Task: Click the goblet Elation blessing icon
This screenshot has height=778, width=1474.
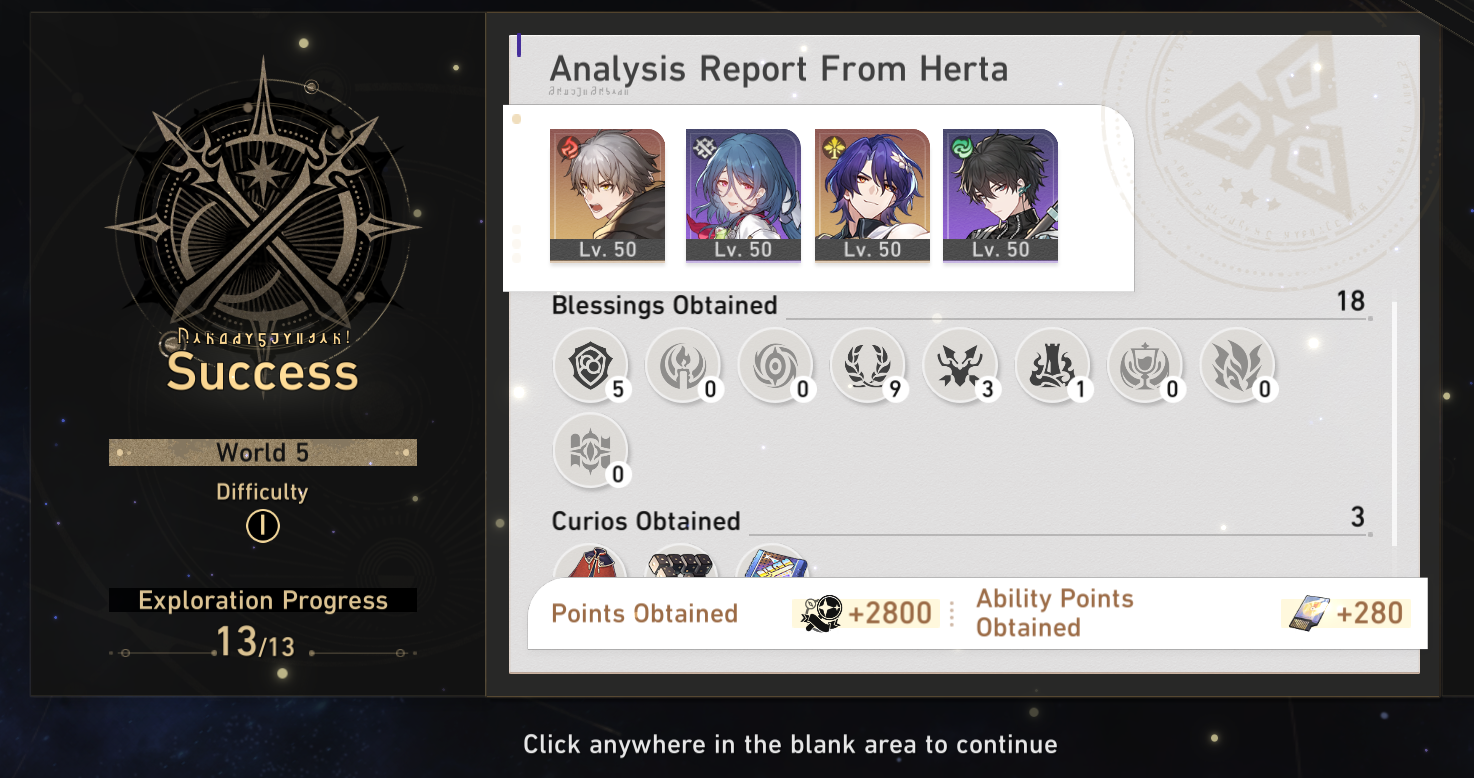Action: pos(1146,367)
